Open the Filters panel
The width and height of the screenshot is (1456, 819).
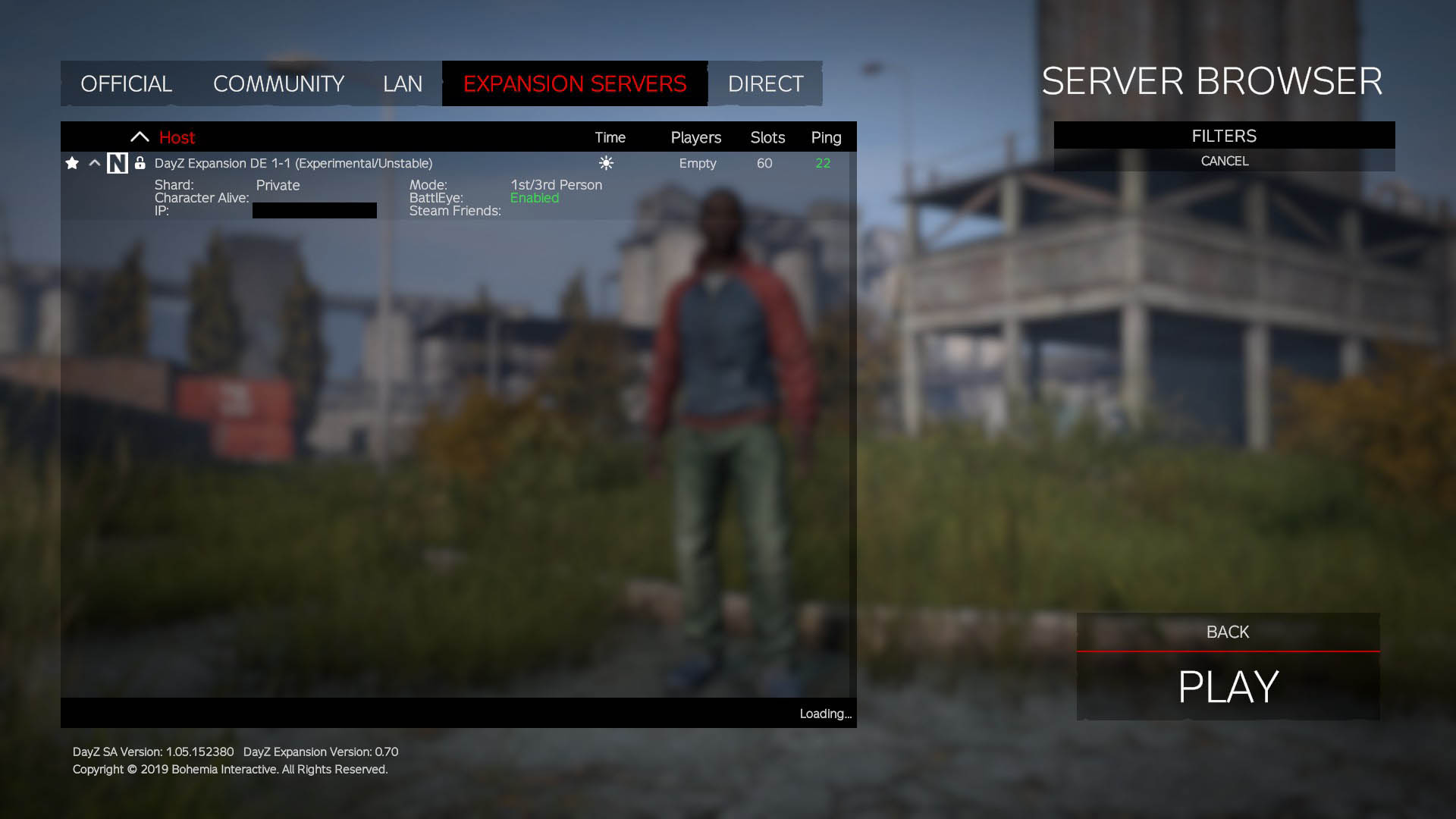pyautogui.click(x=1224, y=136)
